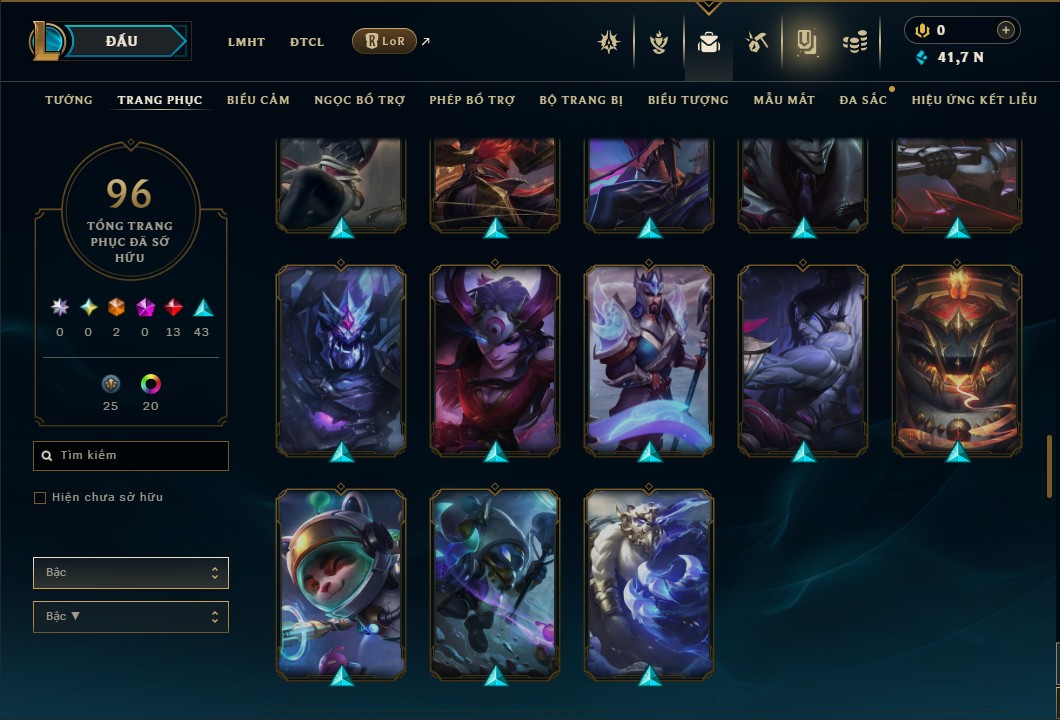Open the NGỌC BỔ TRỢ tab
The width and height of the screenshot is (1060, 720).
pyautogui.click(x=359, y=100)
